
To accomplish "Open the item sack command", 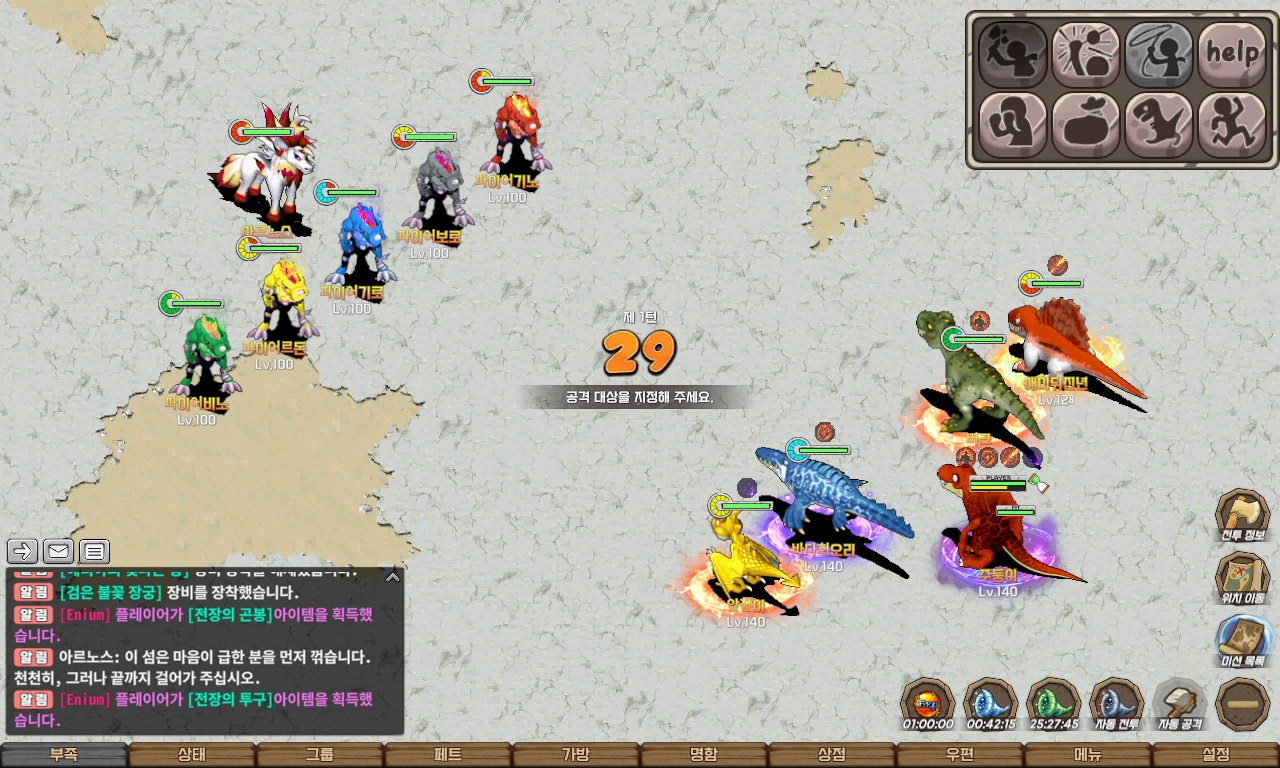I will [x=1086, y=125].
